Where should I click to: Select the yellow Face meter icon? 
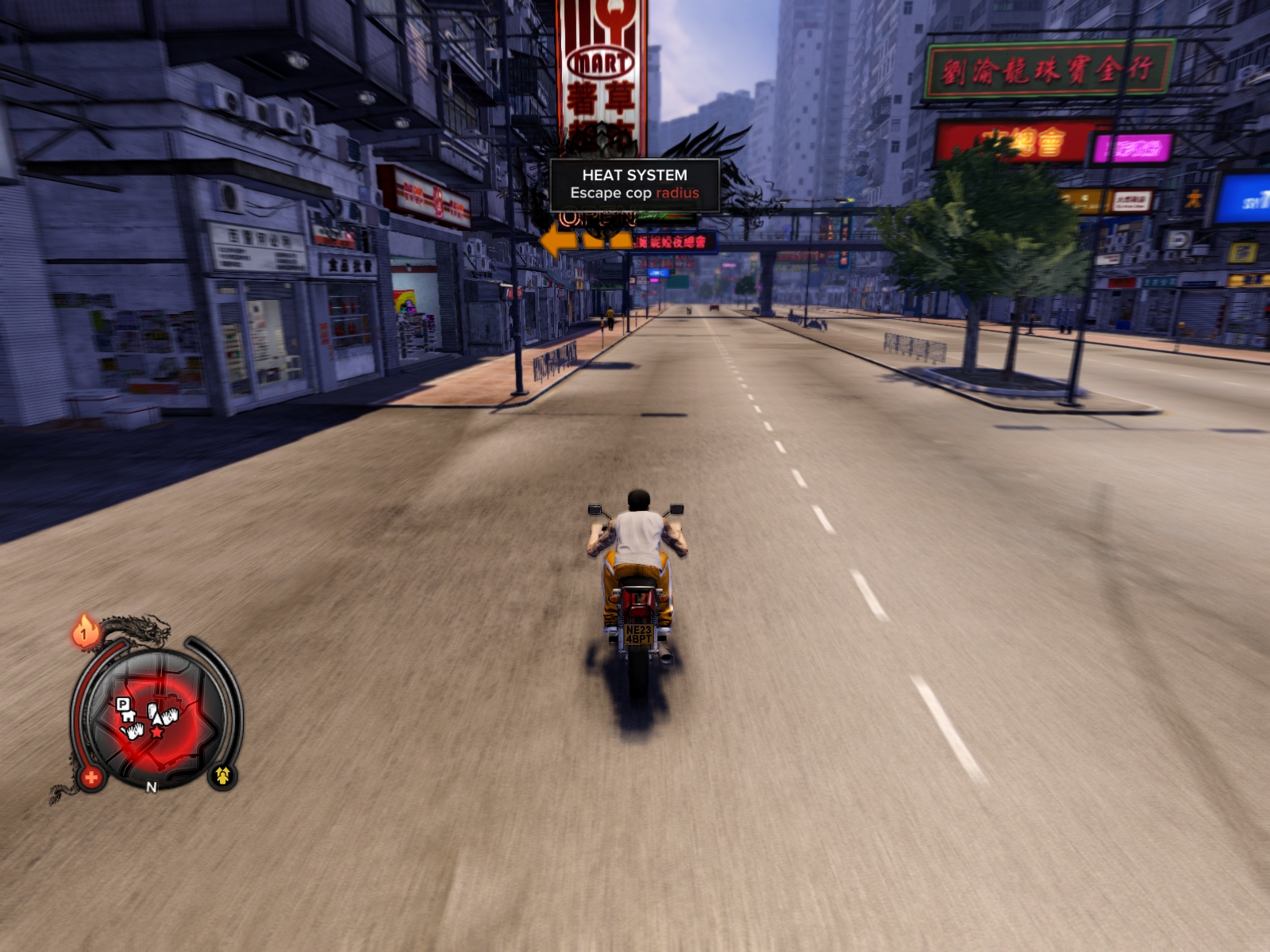click(x=222, y=775)
